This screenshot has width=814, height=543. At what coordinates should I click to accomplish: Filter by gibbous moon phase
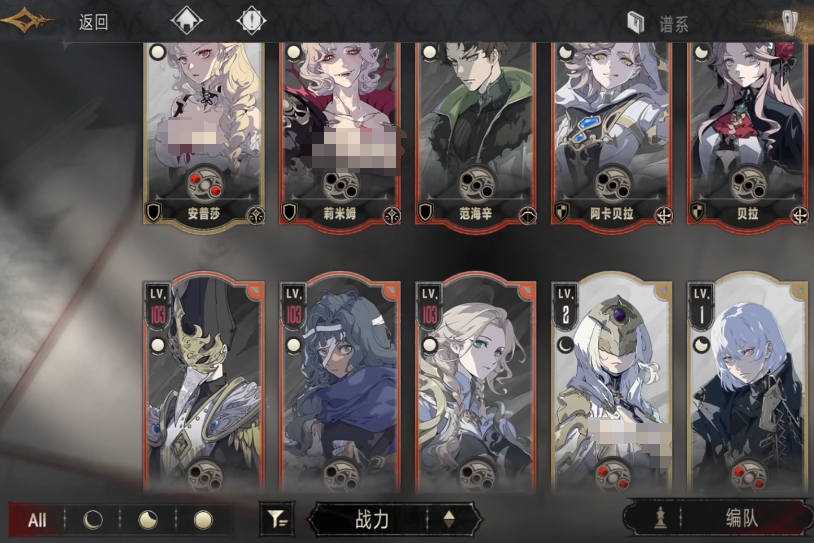coord(147,520)
